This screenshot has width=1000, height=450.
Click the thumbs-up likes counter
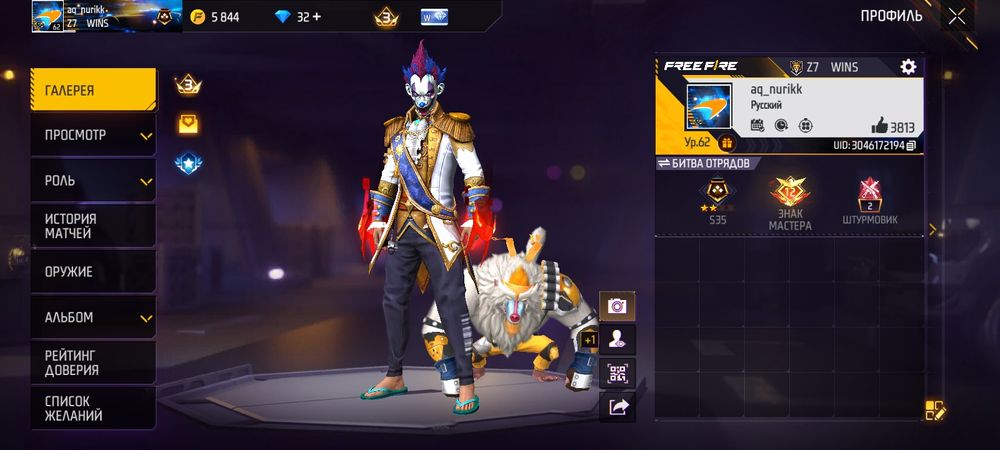(x=893, y=126)
